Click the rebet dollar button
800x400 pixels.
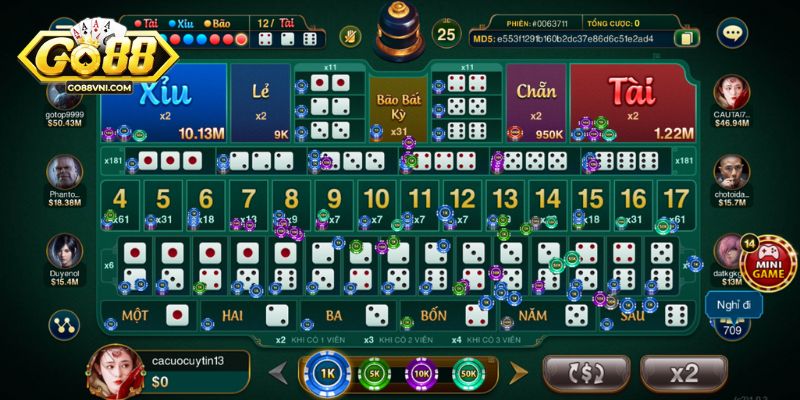click(x=585, y=374)
